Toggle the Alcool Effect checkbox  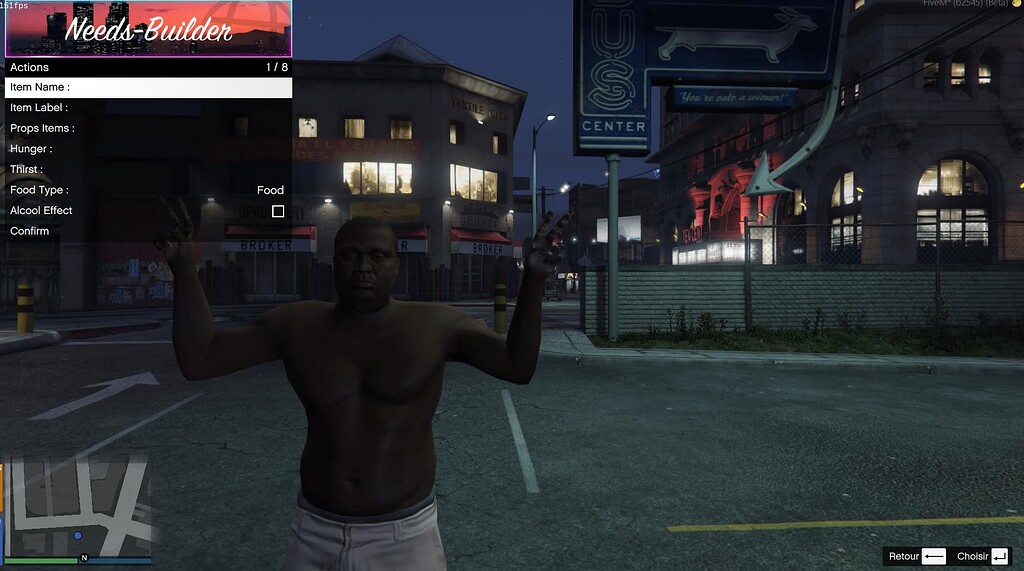click(x=278, y=211)
